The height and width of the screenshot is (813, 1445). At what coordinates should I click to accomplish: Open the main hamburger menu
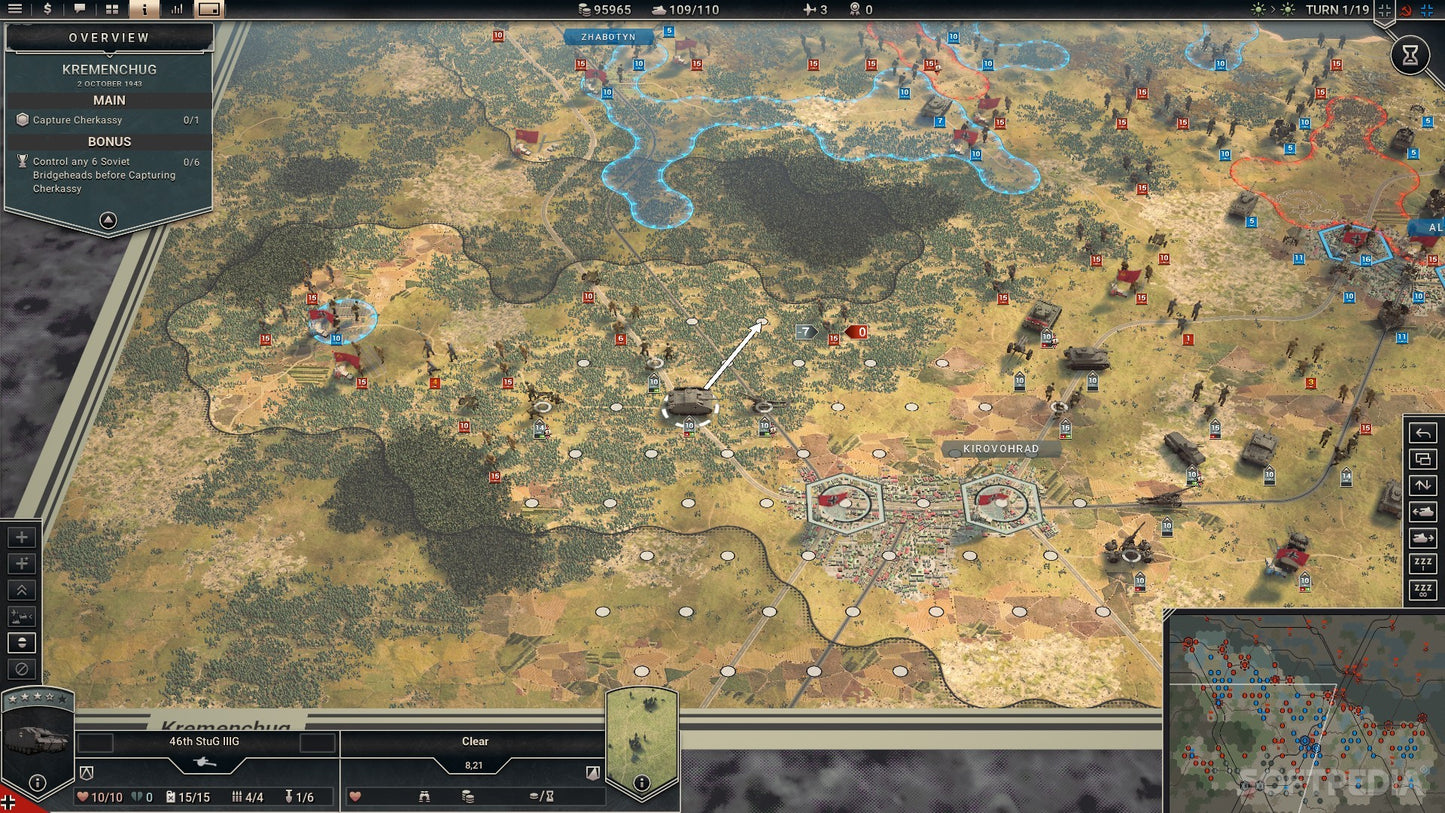click(x=15, y=10)
